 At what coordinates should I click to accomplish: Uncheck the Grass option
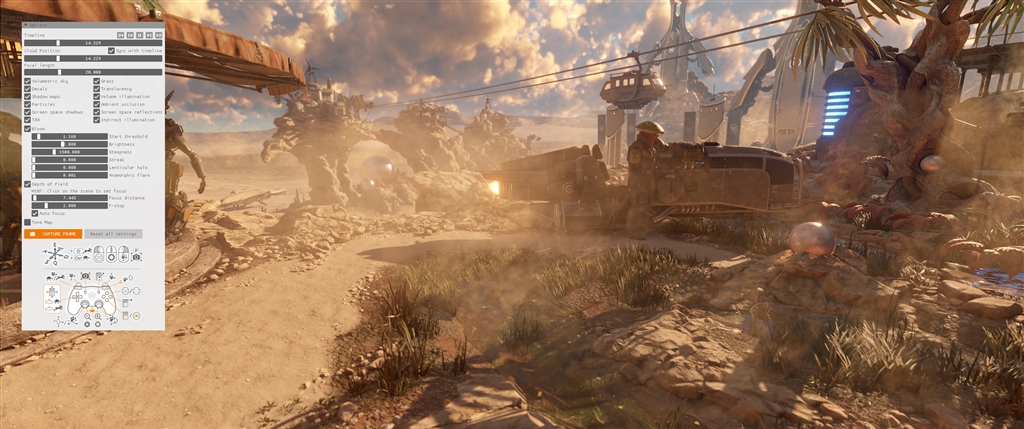coord(97,81)
